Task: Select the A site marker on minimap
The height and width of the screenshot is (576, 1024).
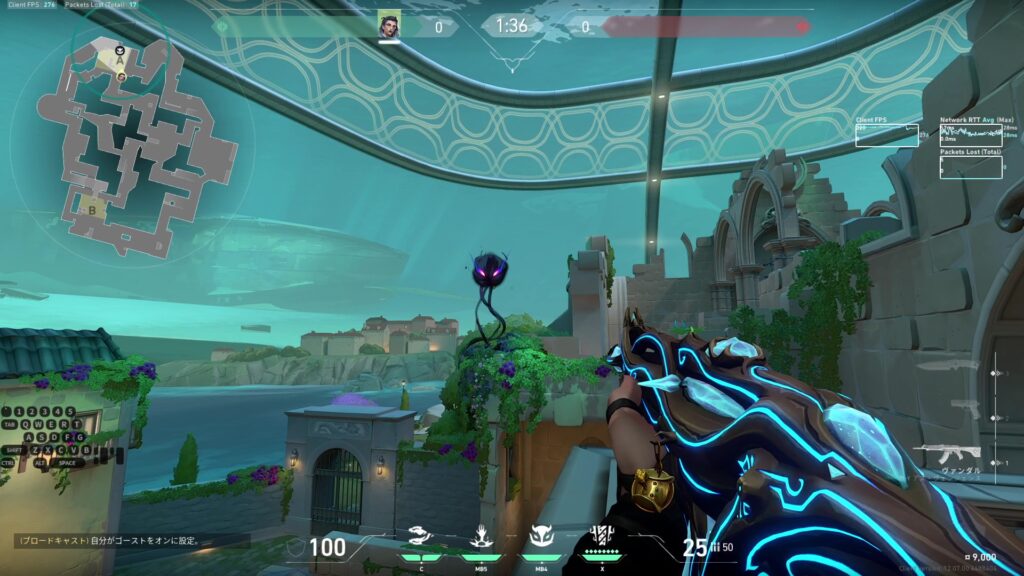Action: tap(120, 62)
